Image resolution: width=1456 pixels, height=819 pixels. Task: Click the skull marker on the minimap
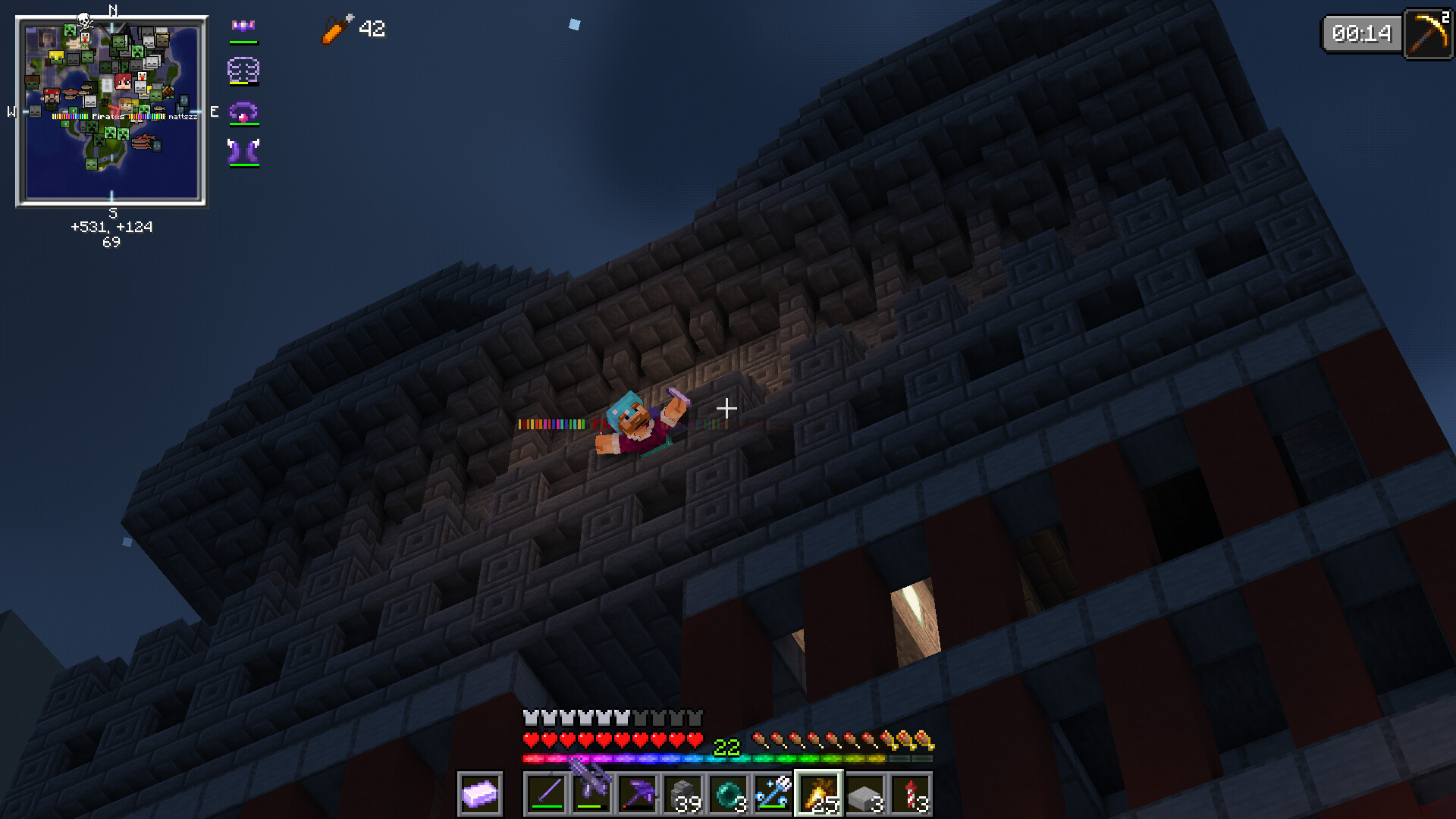point(84,20)
